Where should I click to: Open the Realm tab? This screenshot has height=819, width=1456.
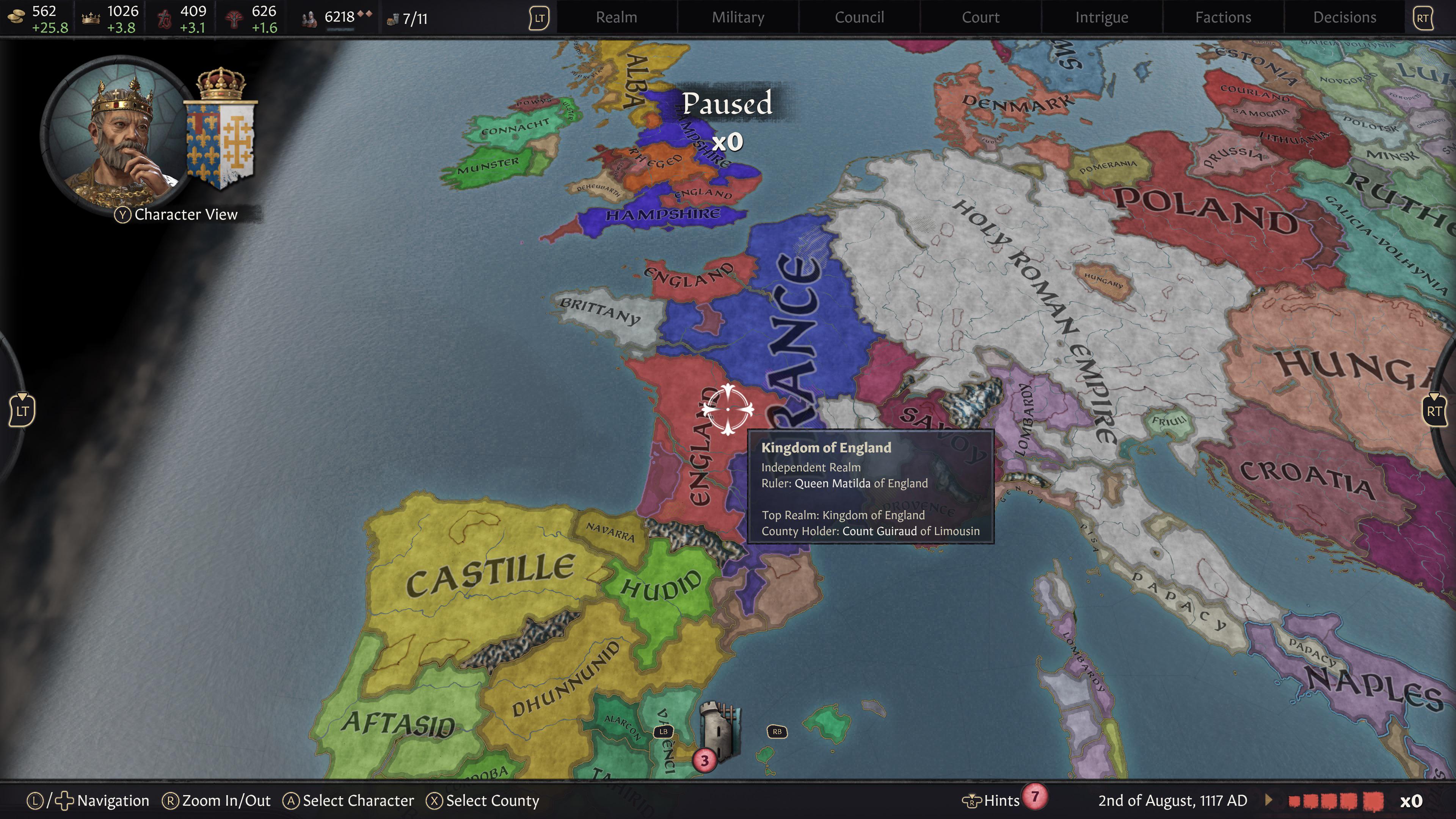(616, 17)
